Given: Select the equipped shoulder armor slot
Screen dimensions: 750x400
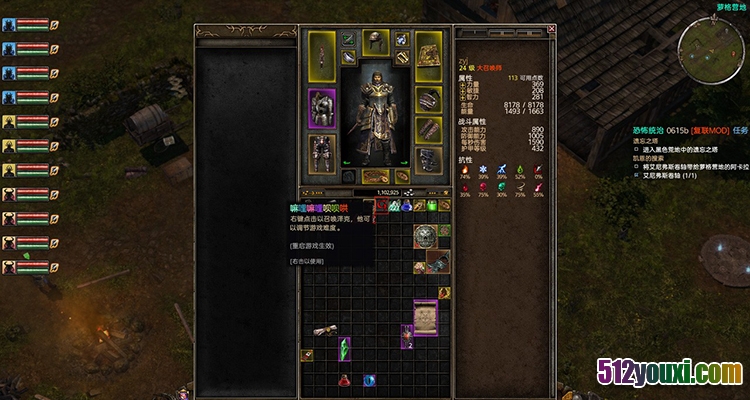Looking at the screenshot, I should [429, 100].
